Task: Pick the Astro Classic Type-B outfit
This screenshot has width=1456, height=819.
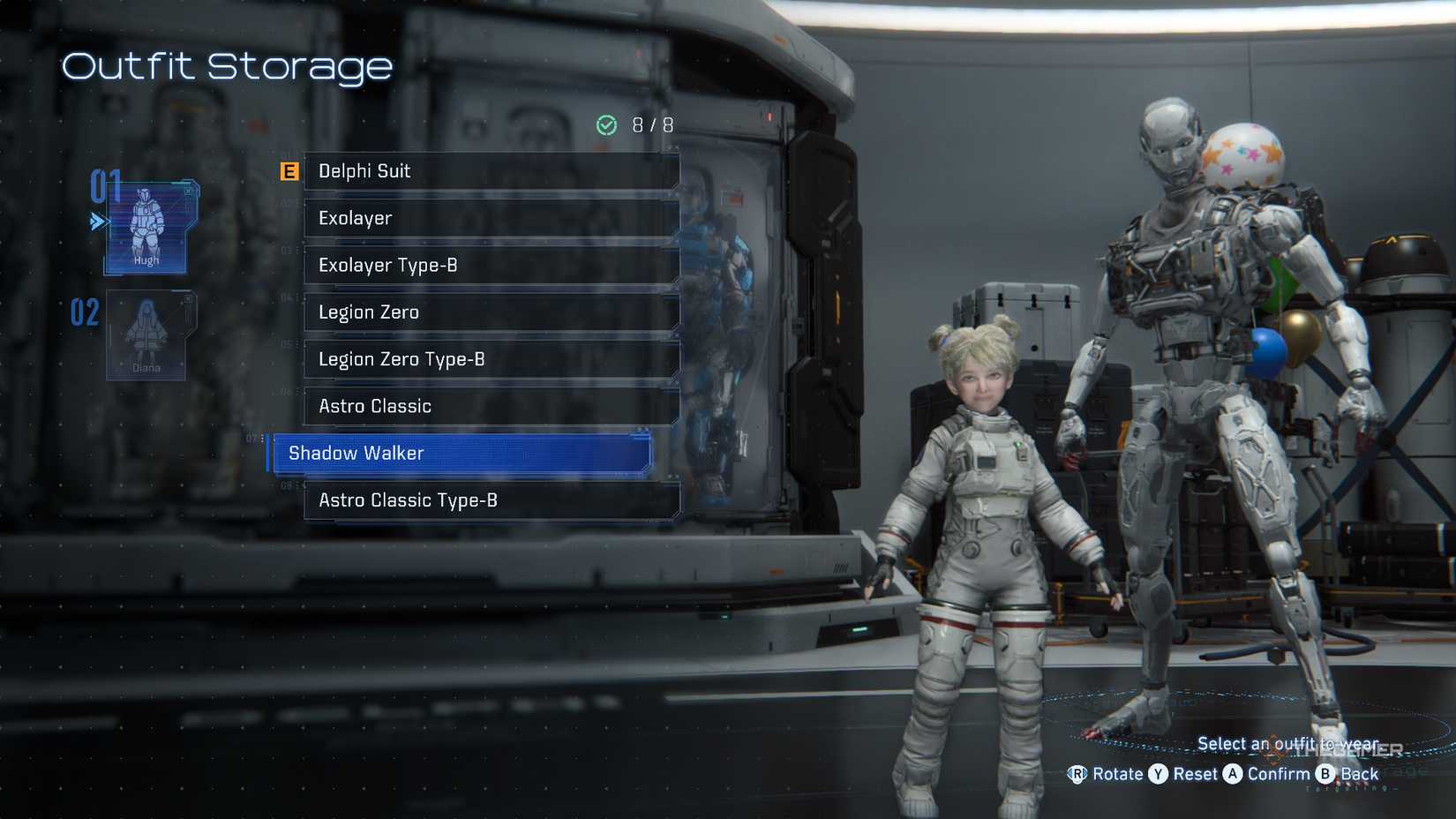Action: tap(491, 500)
